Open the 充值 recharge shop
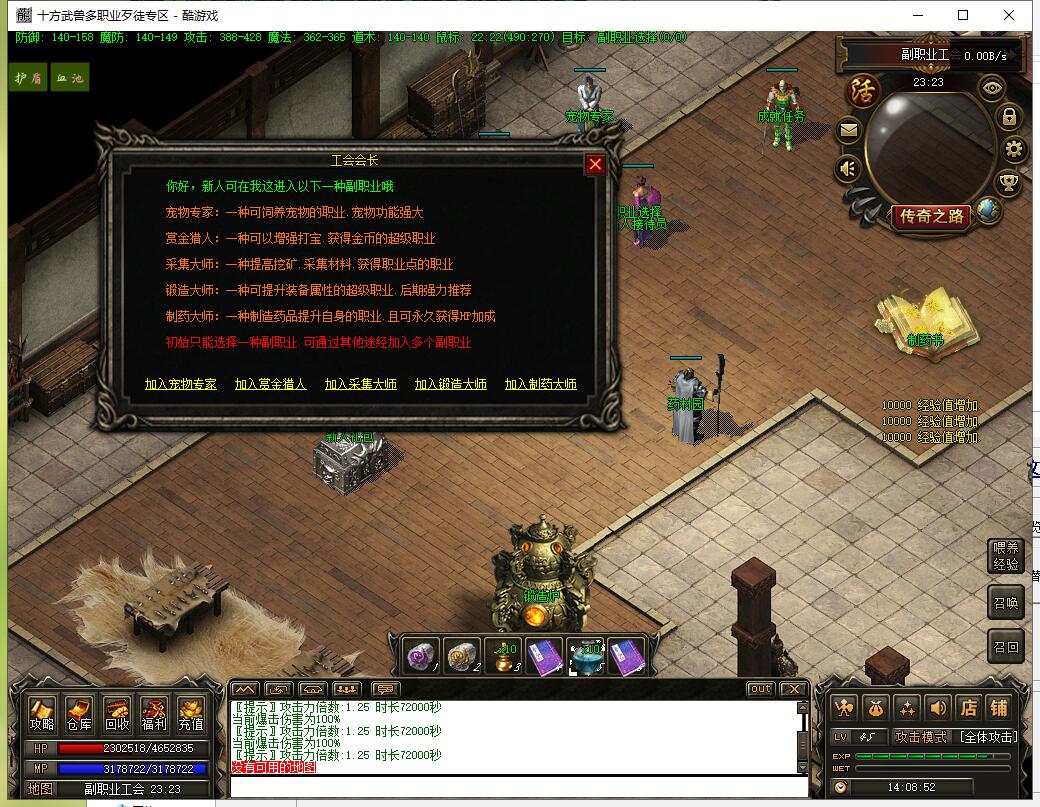 click(x=191, y=713)
